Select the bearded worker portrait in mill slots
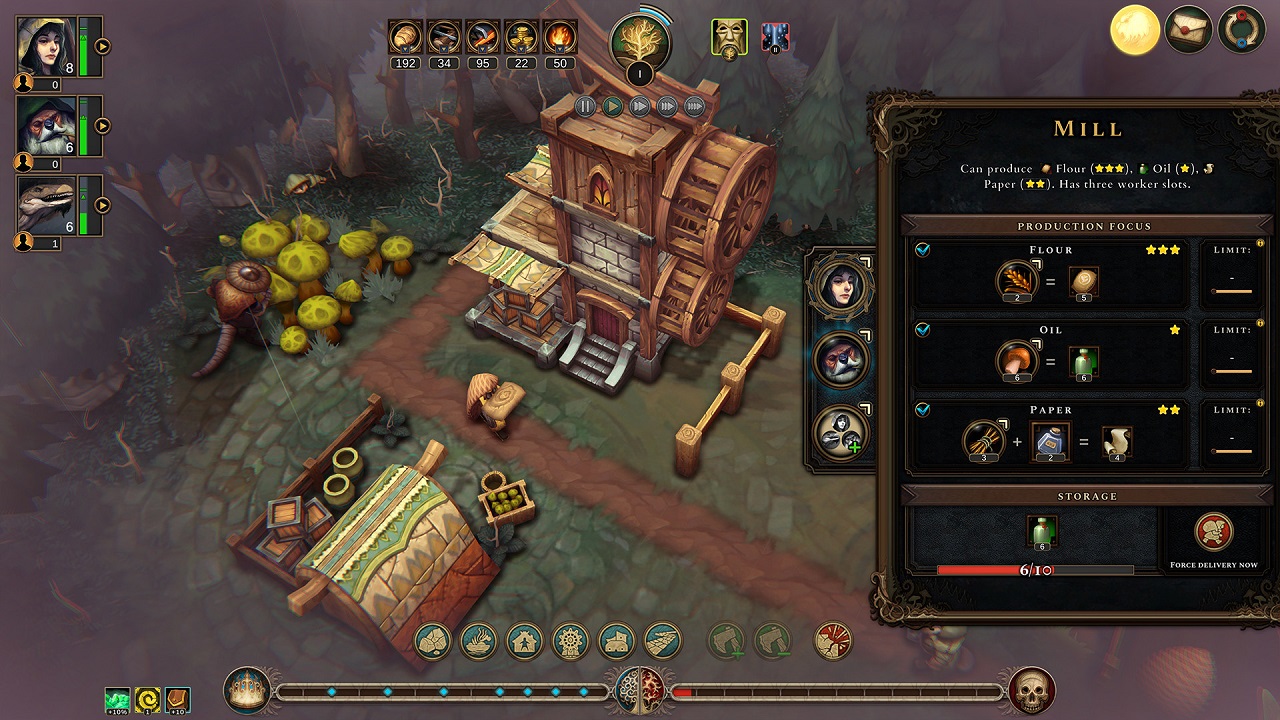The width and height of the screenshot is (1280, 720). (x=840, y=358)
